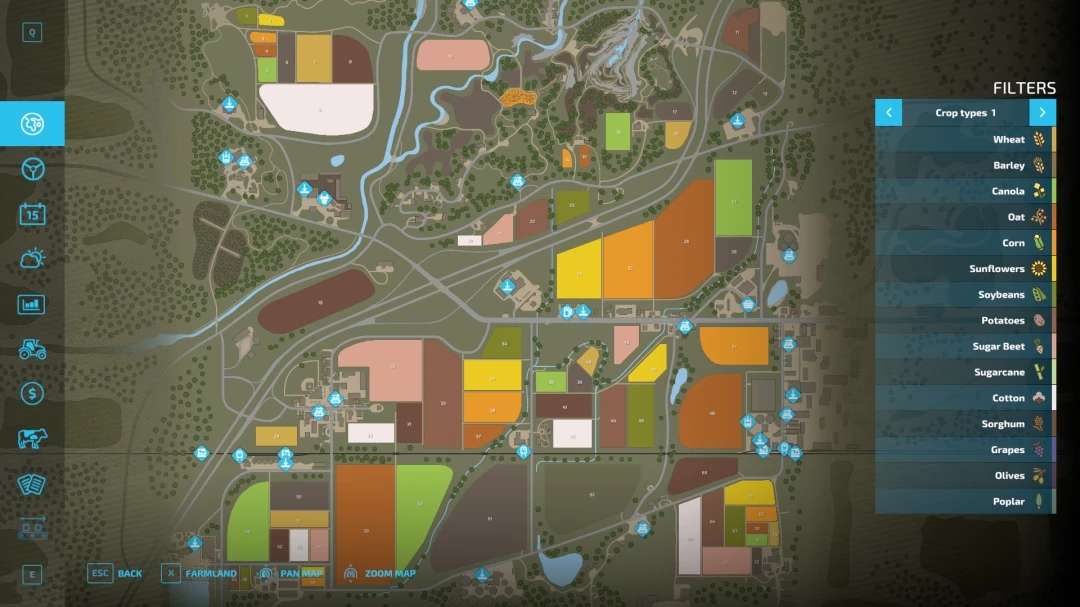Toggle the Grapes filter entry
Viewport: 1080px width, 607px height.
[x=965, y=450]
